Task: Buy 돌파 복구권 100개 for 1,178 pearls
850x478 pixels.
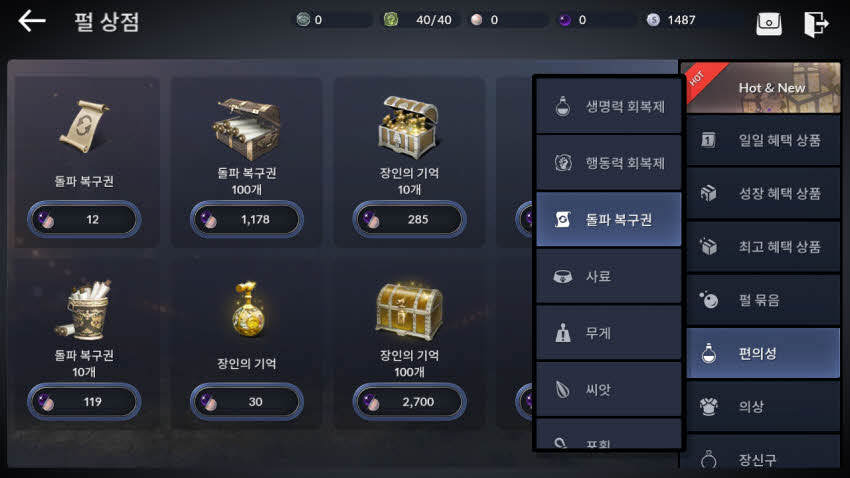Action: click(x=246, y=219)
